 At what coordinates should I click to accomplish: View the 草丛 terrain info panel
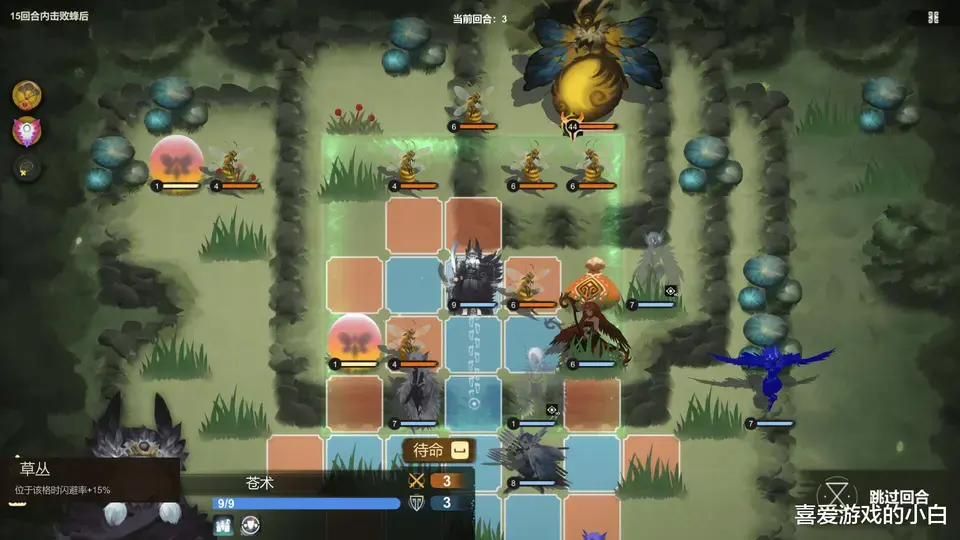pos(90,477)
